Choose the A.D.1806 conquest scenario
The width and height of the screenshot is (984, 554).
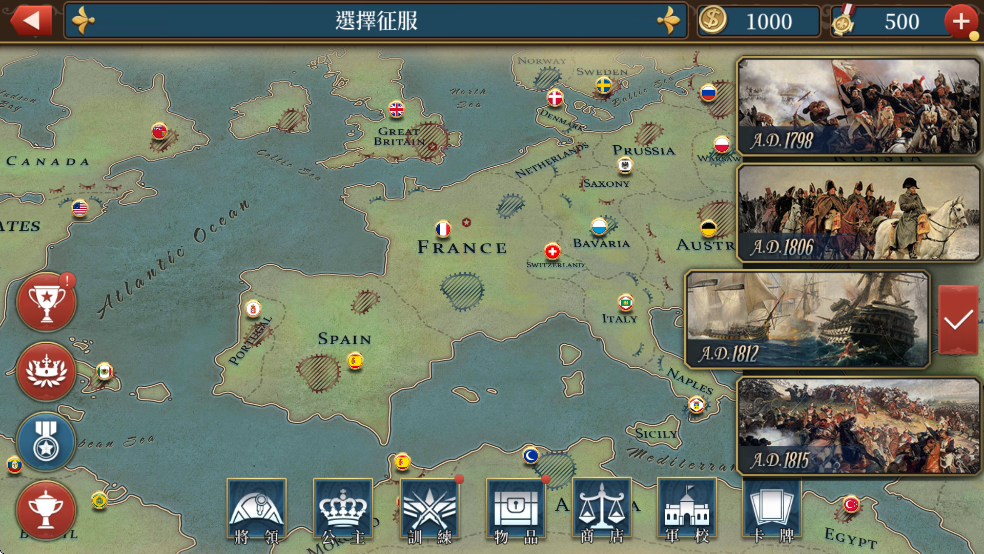pos(858,212)
